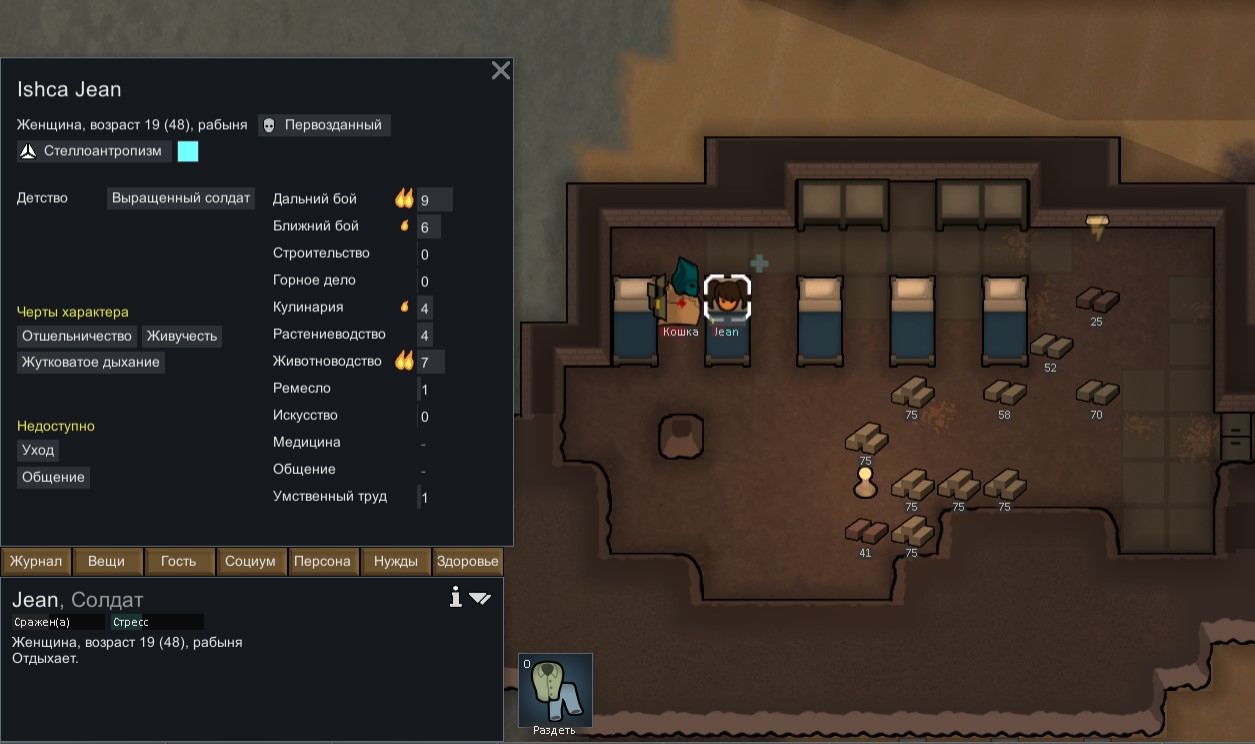This screenshot has height=744, width=1255.
Task: Open the Здоровье tab
Action: [x=467, y=562]
